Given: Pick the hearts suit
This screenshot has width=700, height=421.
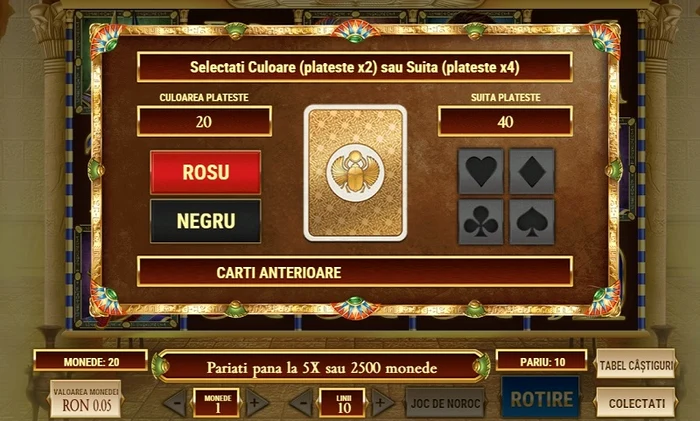Looking at the screenshot, I should pyautogui.click(x=481, y=171).
